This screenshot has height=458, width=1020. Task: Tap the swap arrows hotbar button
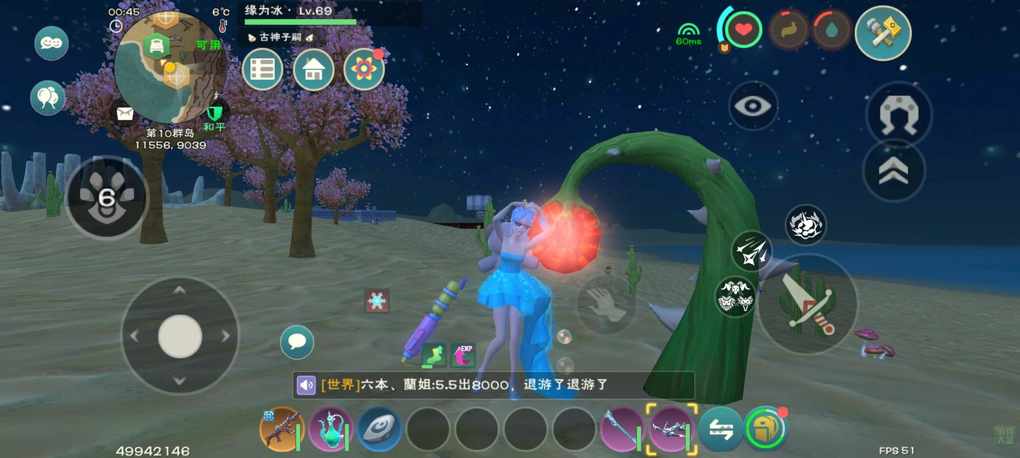coord(720,429)
